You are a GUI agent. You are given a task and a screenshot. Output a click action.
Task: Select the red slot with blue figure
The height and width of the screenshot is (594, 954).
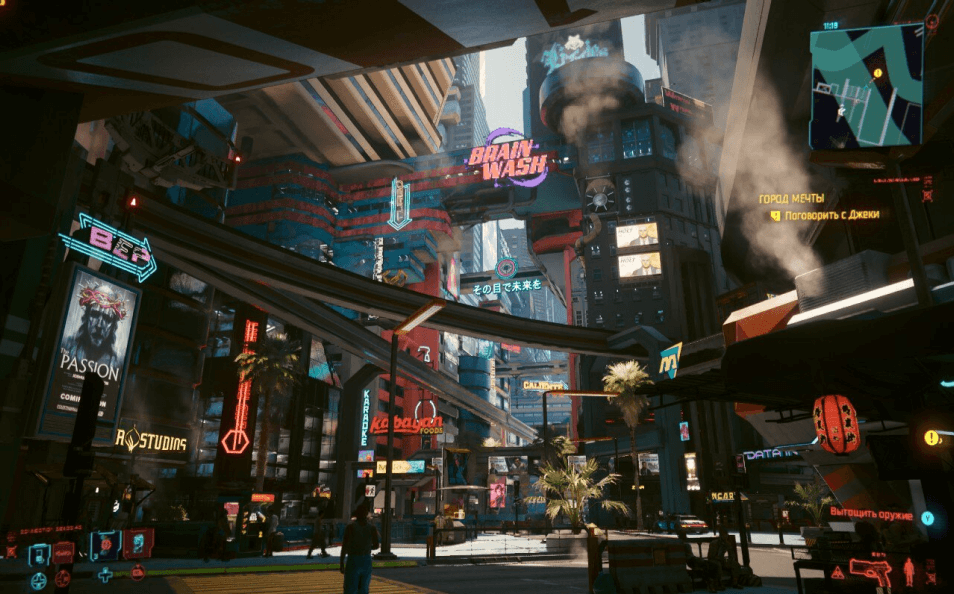click(138, 544)
